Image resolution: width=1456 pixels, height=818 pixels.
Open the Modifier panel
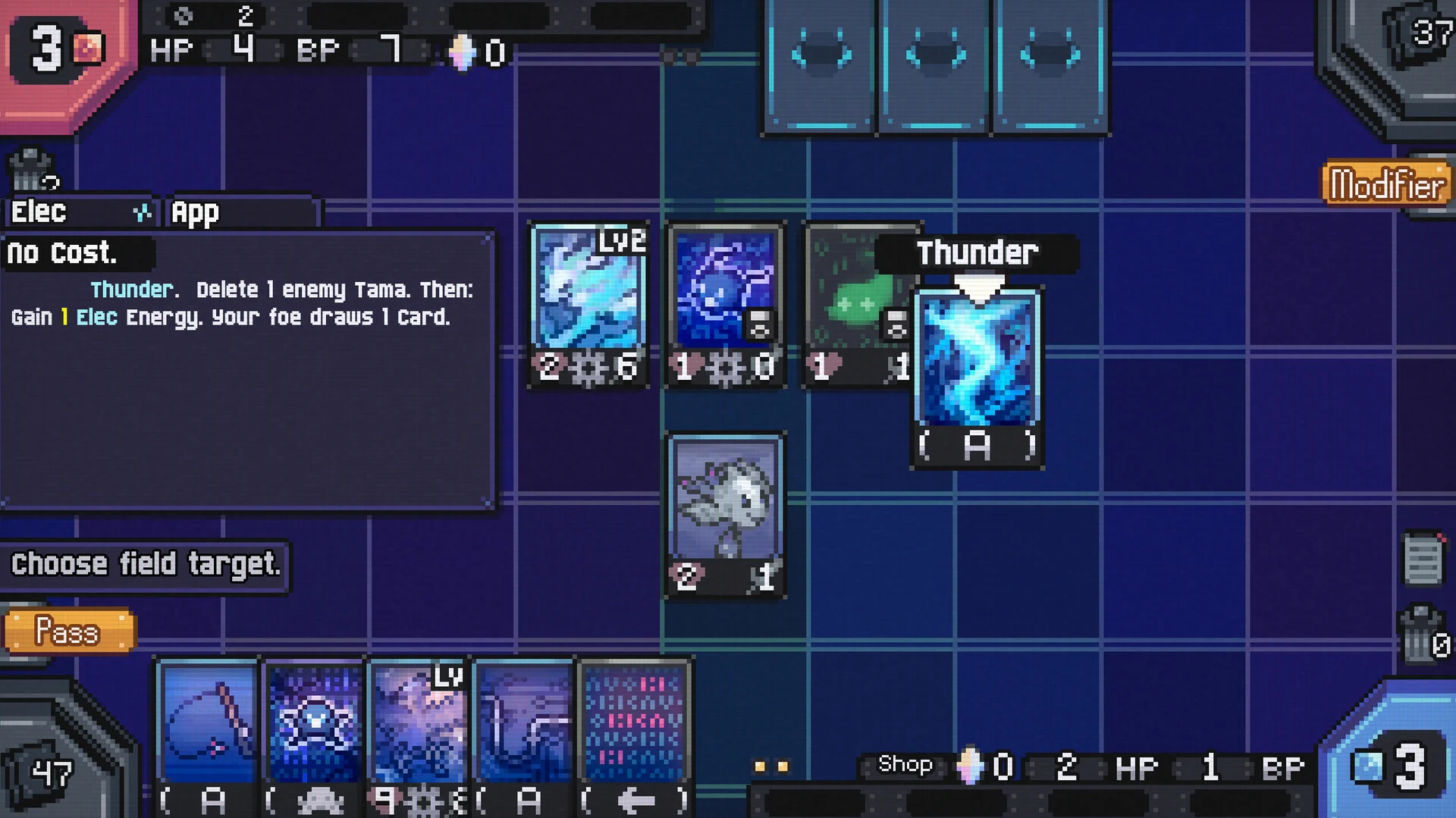(1387, 184)
